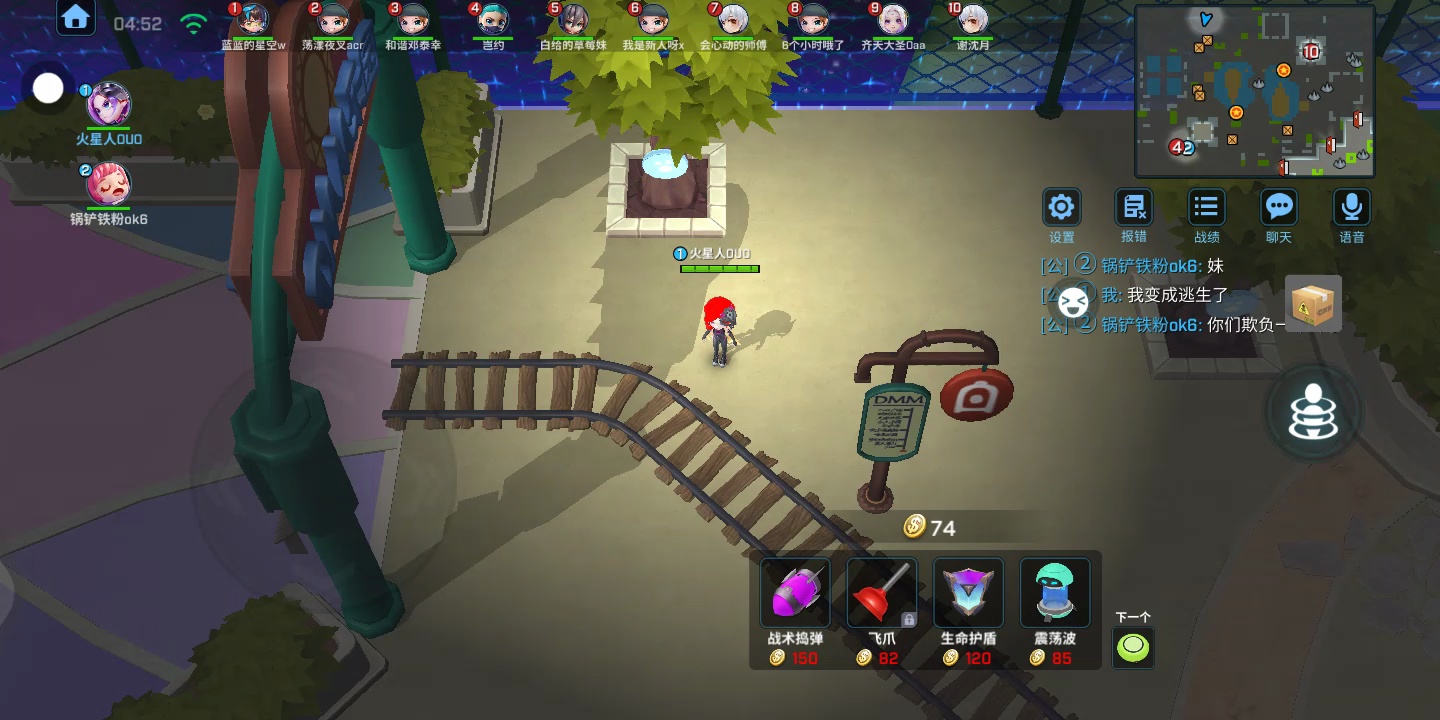The width and height of the screenshot is (1440, 720).
Task: Tap the white circle record button
Action: click(48, 89)
